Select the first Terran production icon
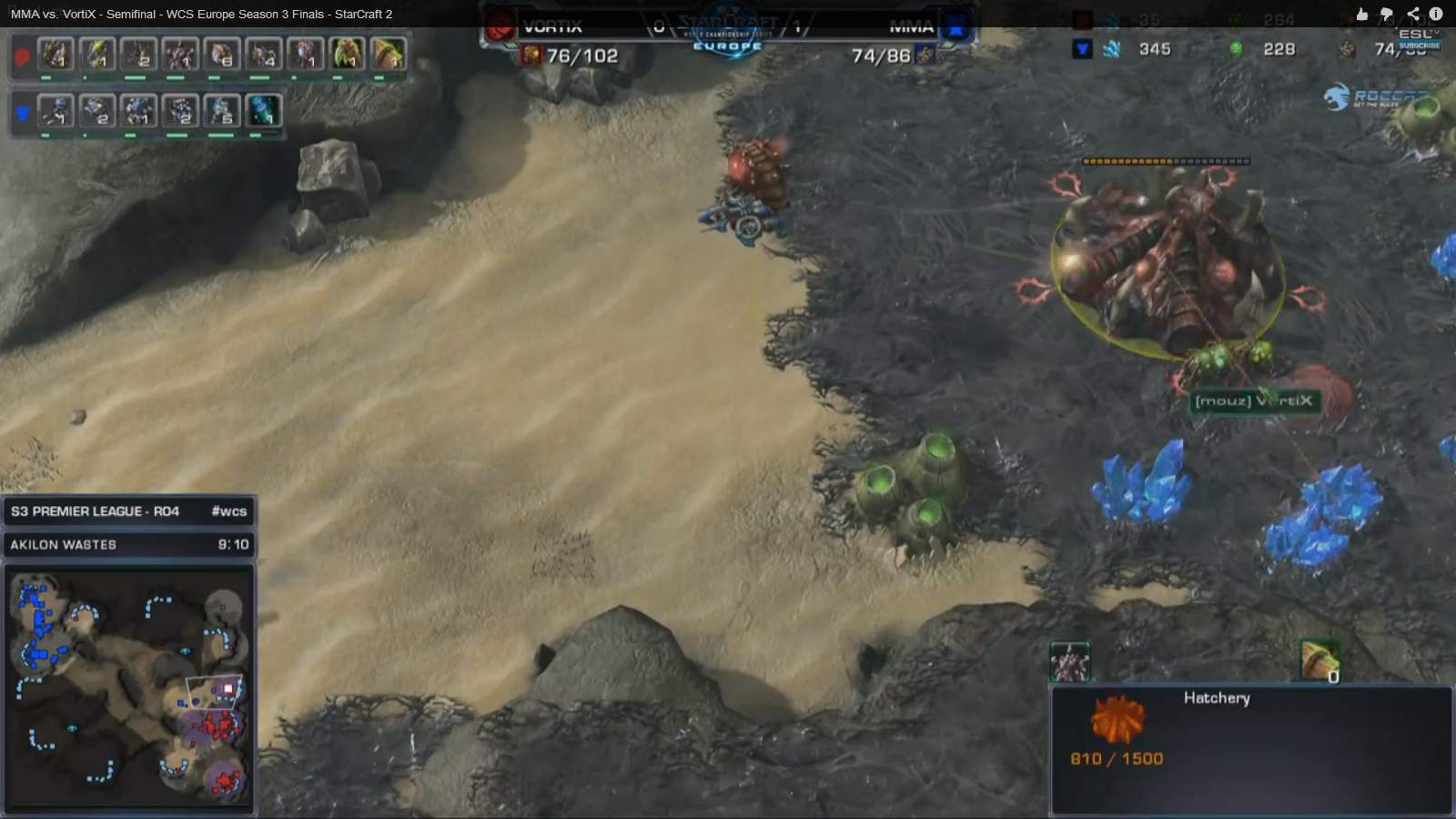This screenshot has height=819, width=1456. tap(56, 111)
